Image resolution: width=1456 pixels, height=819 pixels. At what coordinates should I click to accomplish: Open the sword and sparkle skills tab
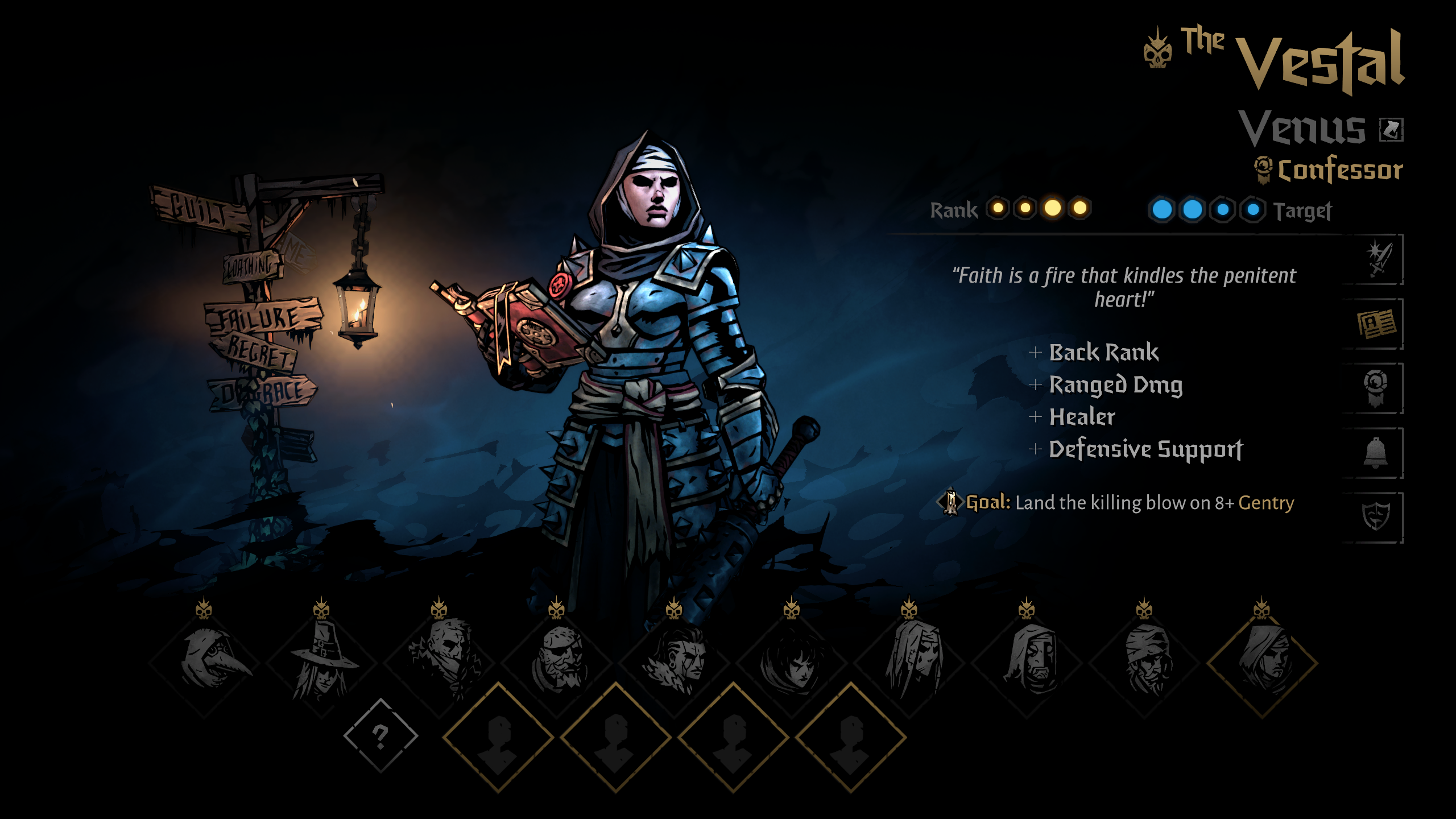pos(1377,259)
